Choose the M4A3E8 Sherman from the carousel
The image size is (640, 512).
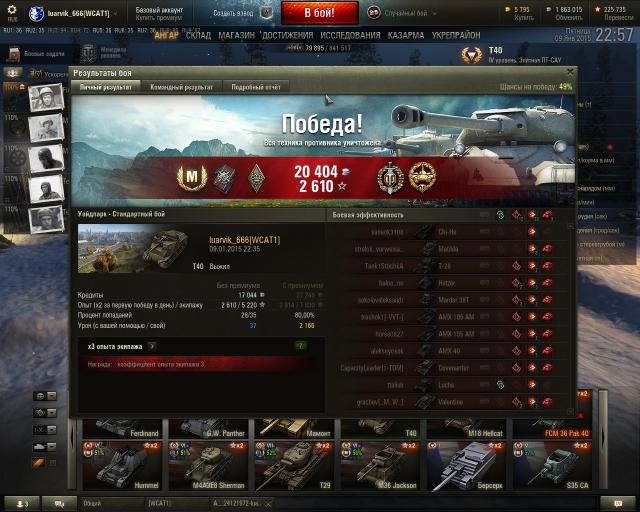tap(209, 465)
